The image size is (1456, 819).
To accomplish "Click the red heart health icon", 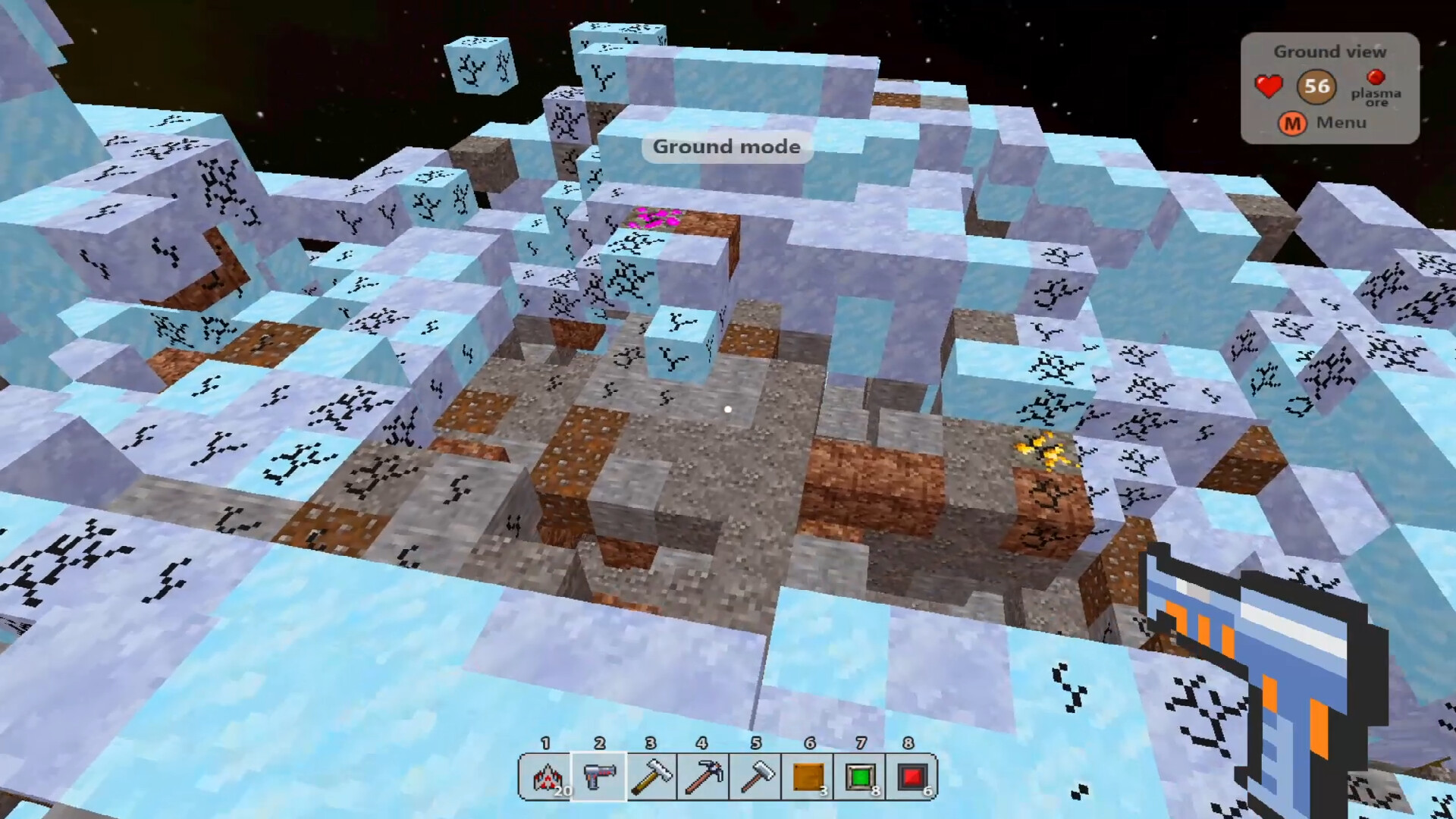I will pos(1267,86).
